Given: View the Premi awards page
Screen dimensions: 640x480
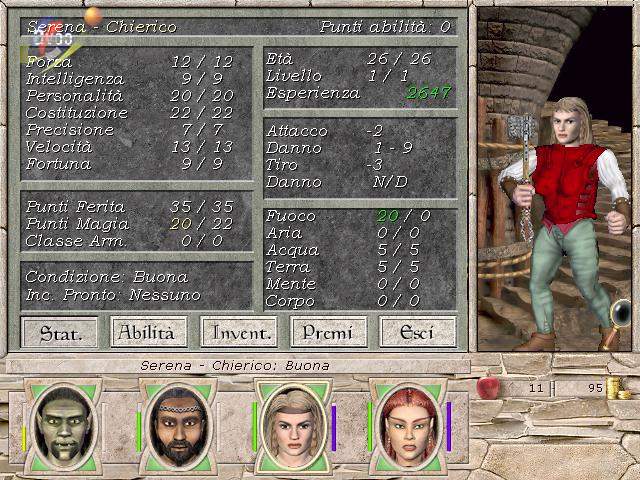Looking at the screenshot, I should 329,332.
